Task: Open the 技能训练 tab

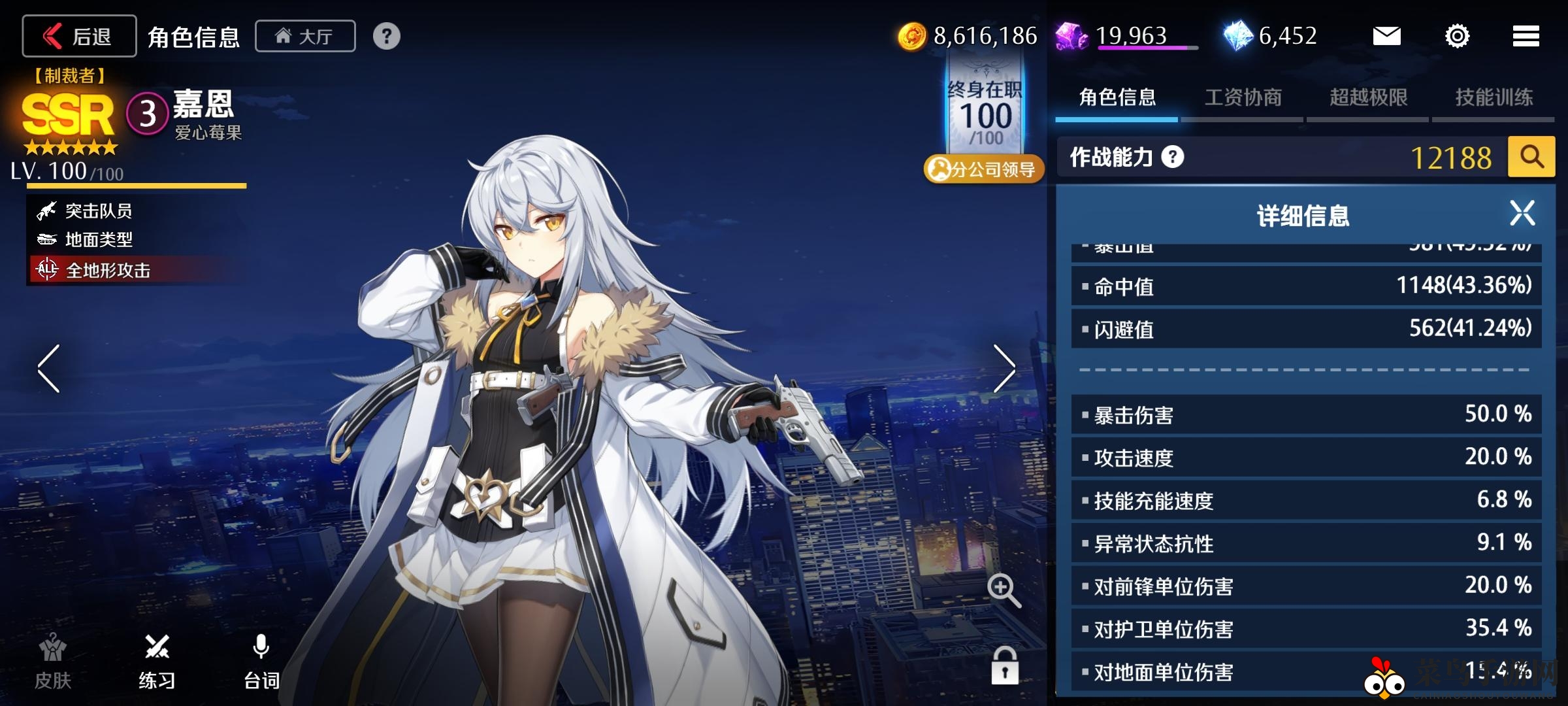Action: [1493, 96]
